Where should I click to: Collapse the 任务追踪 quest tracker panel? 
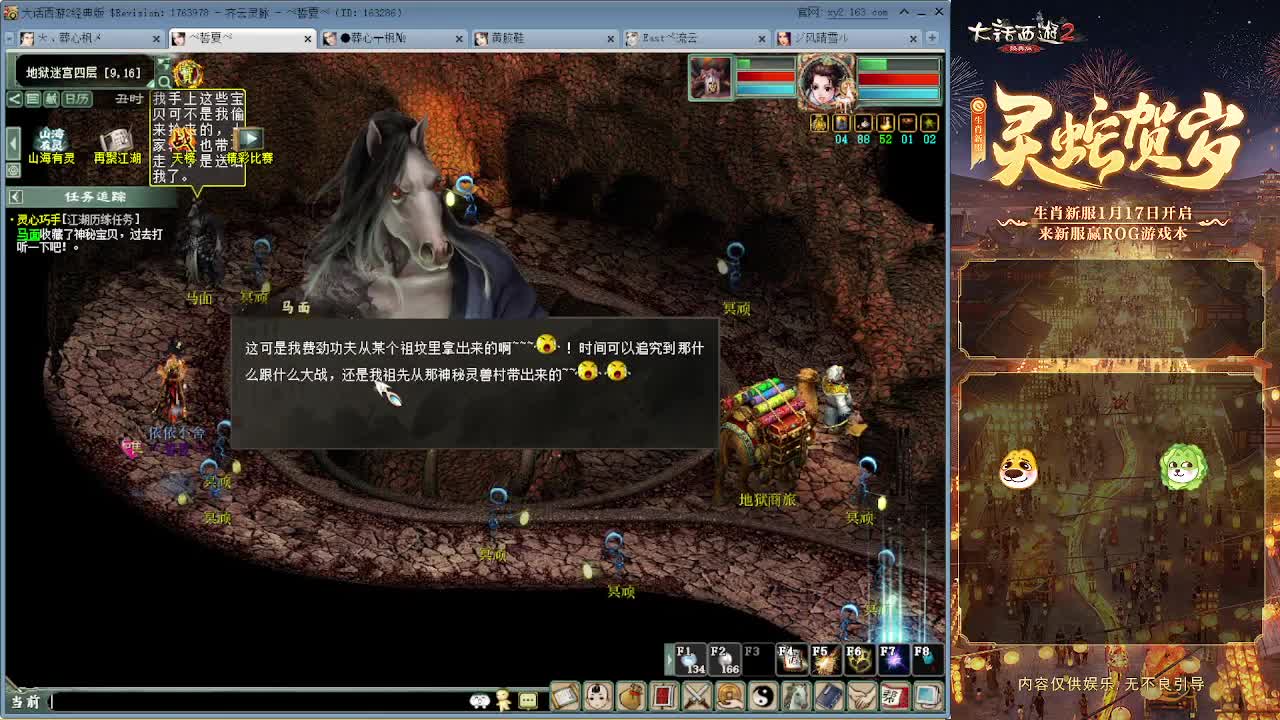[16, 197]
